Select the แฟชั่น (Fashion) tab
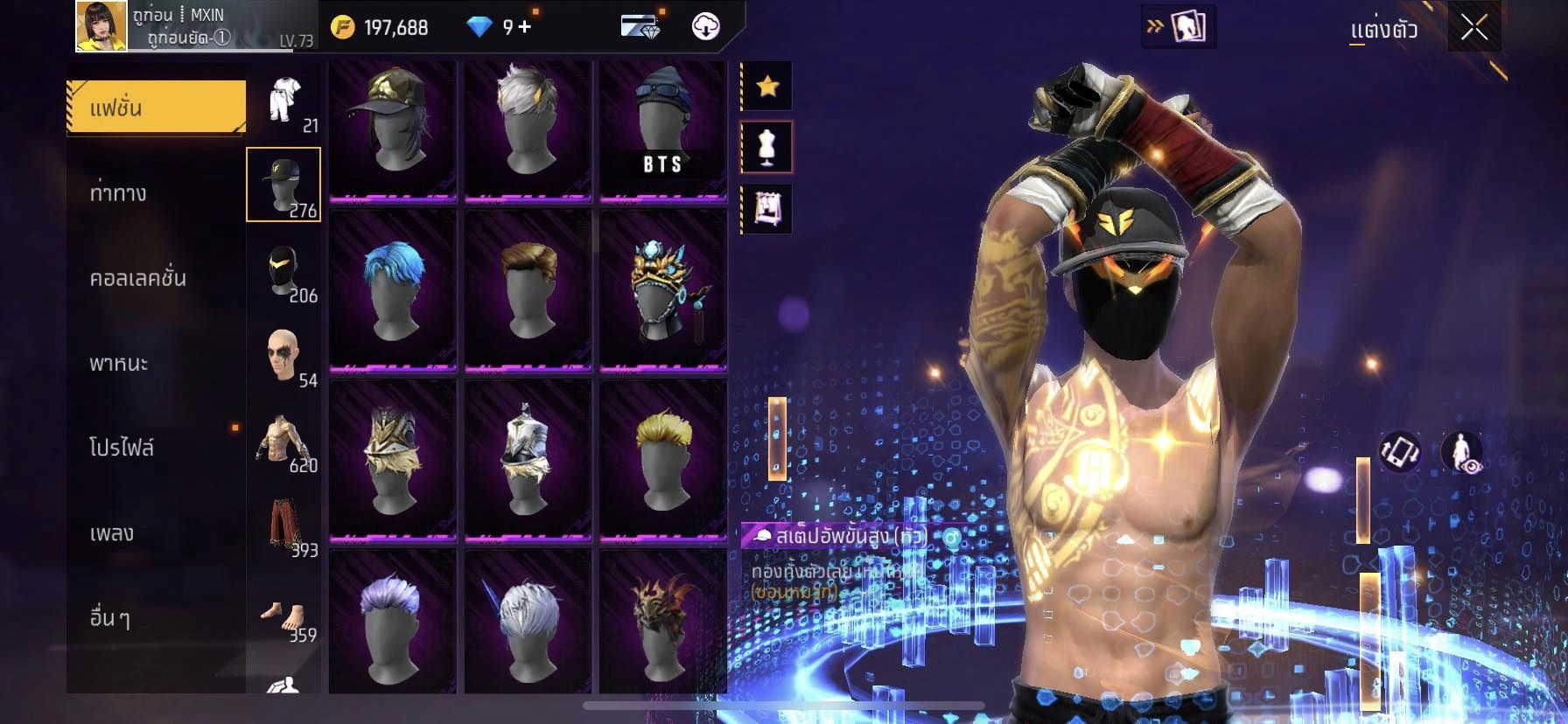This screenshot has width=1568, height=724. click(156, 108)
